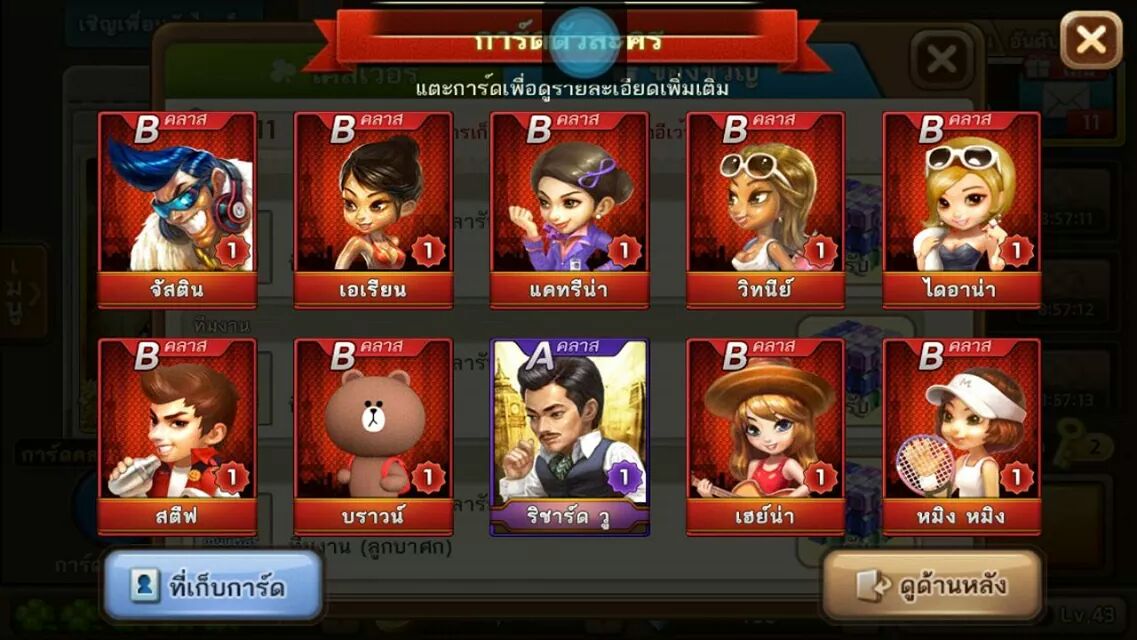Pick the สตีฟ character card
The width and height of the screenshot is (1137, 640).
pyautogui.click(x=177, y=436)
